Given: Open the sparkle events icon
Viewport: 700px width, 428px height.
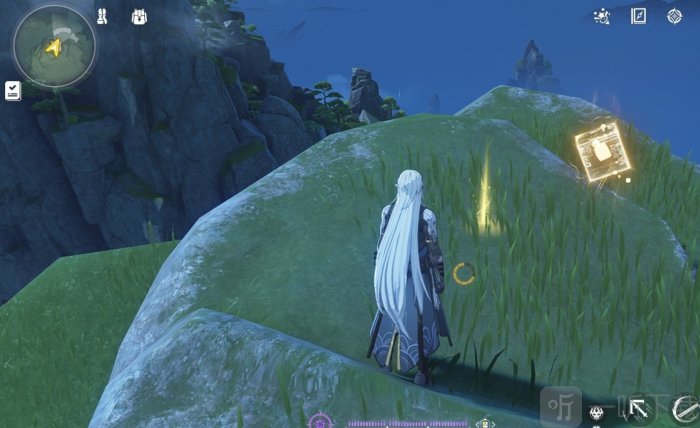Looking at the screenshot, I should [x=601, y=16].
